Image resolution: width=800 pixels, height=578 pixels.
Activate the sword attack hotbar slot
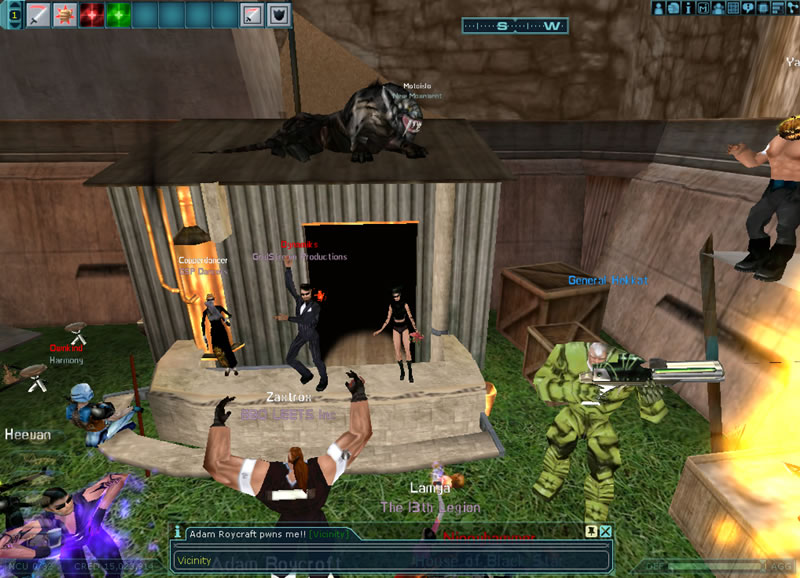38,15
